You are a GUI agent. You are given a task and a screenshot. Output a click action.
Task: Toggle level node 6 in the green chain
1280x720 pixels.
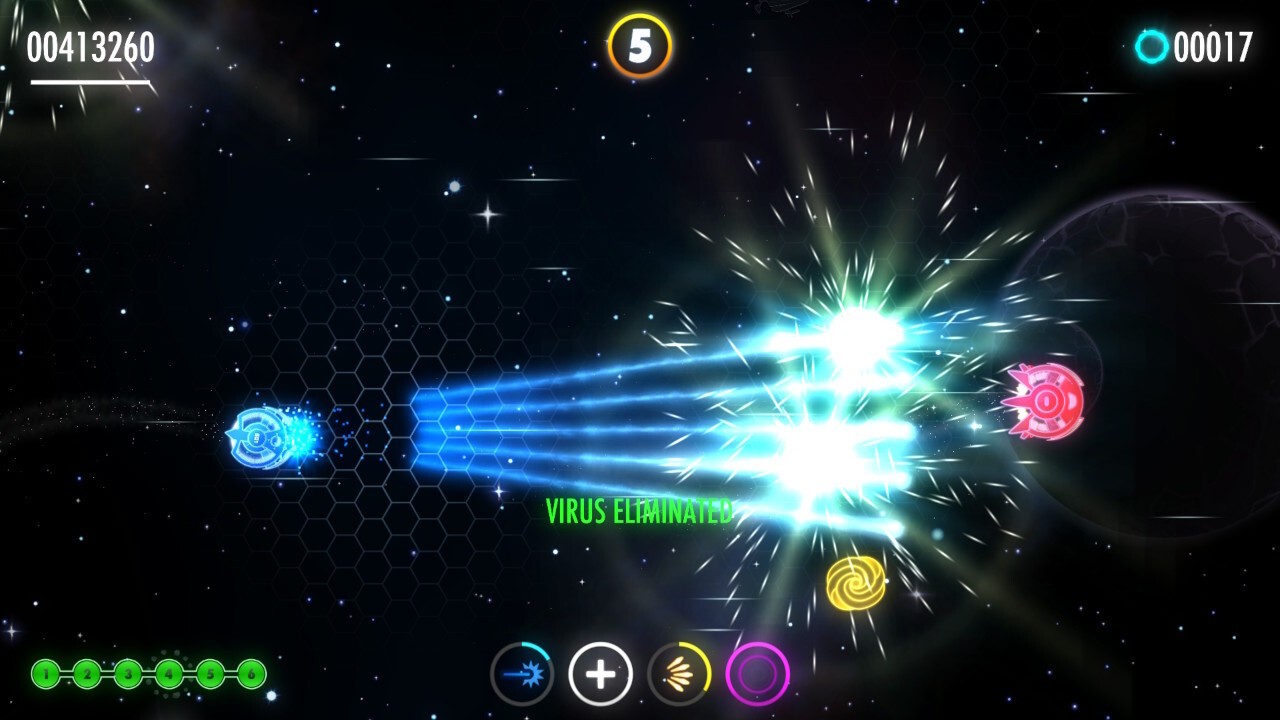coord(252,674)
